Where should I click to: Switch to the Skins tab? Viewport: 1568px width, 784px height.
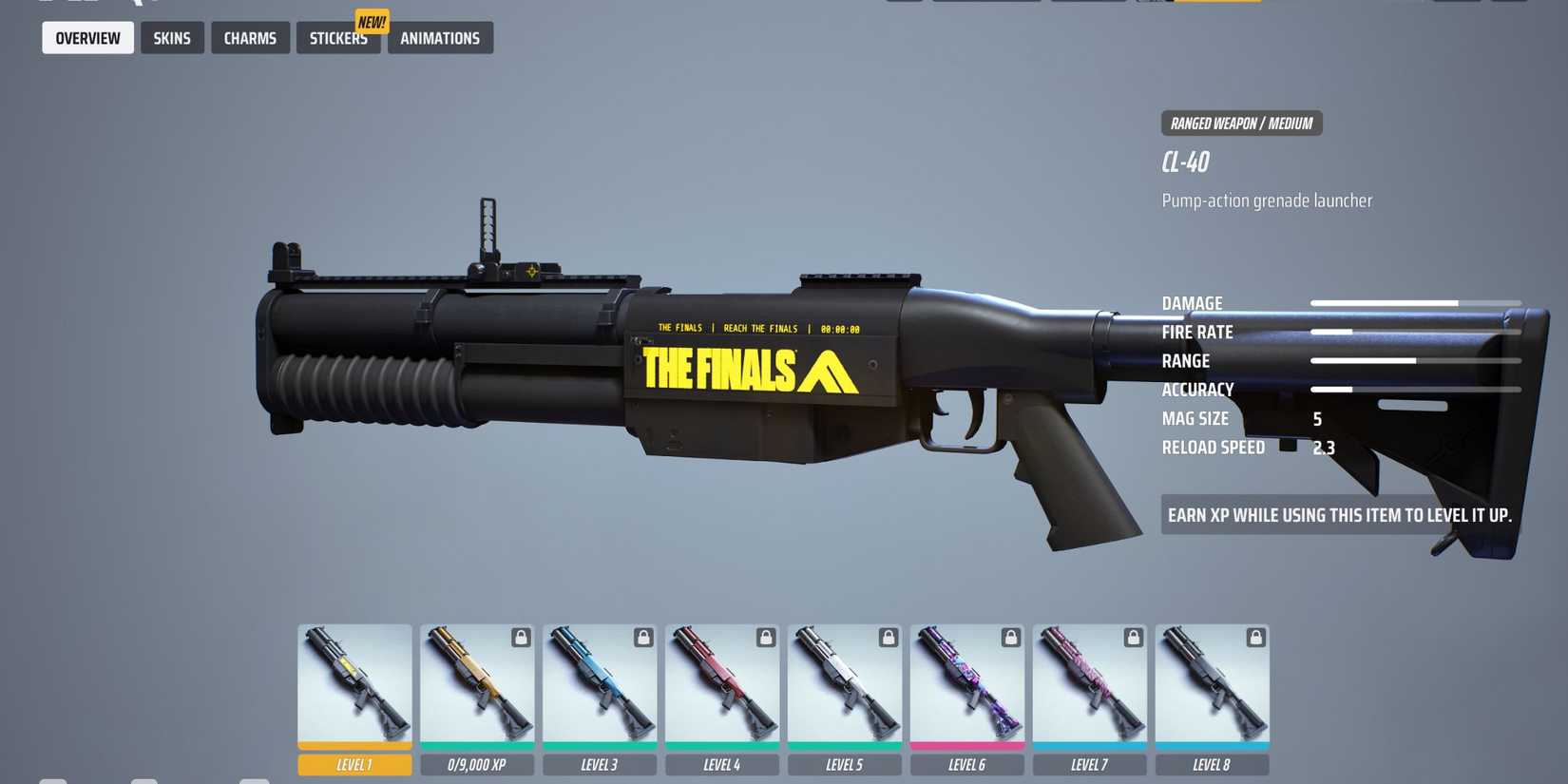pos(172,38)
